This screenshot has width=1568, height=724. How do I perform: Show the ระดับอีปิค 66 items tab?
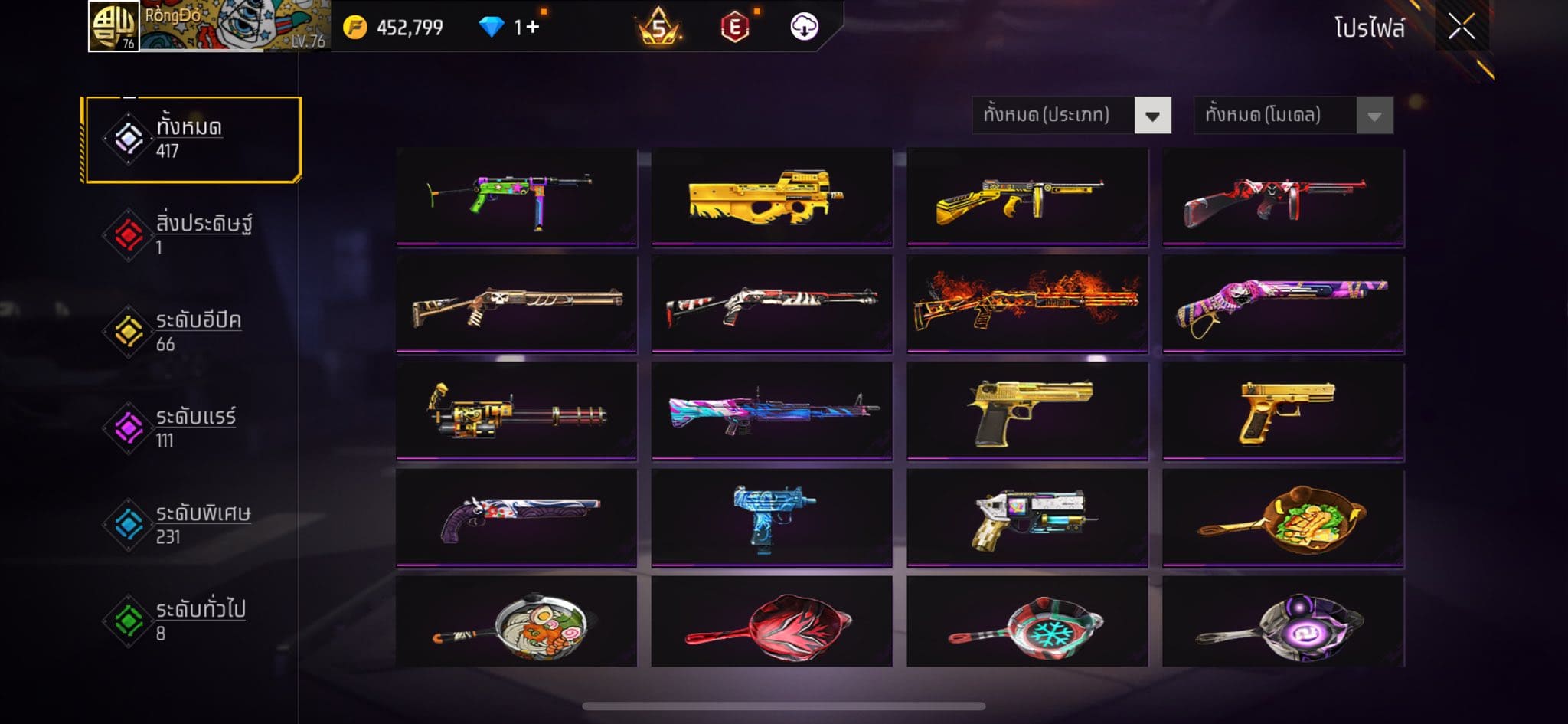pyautogui.click(x=192, y=332)
